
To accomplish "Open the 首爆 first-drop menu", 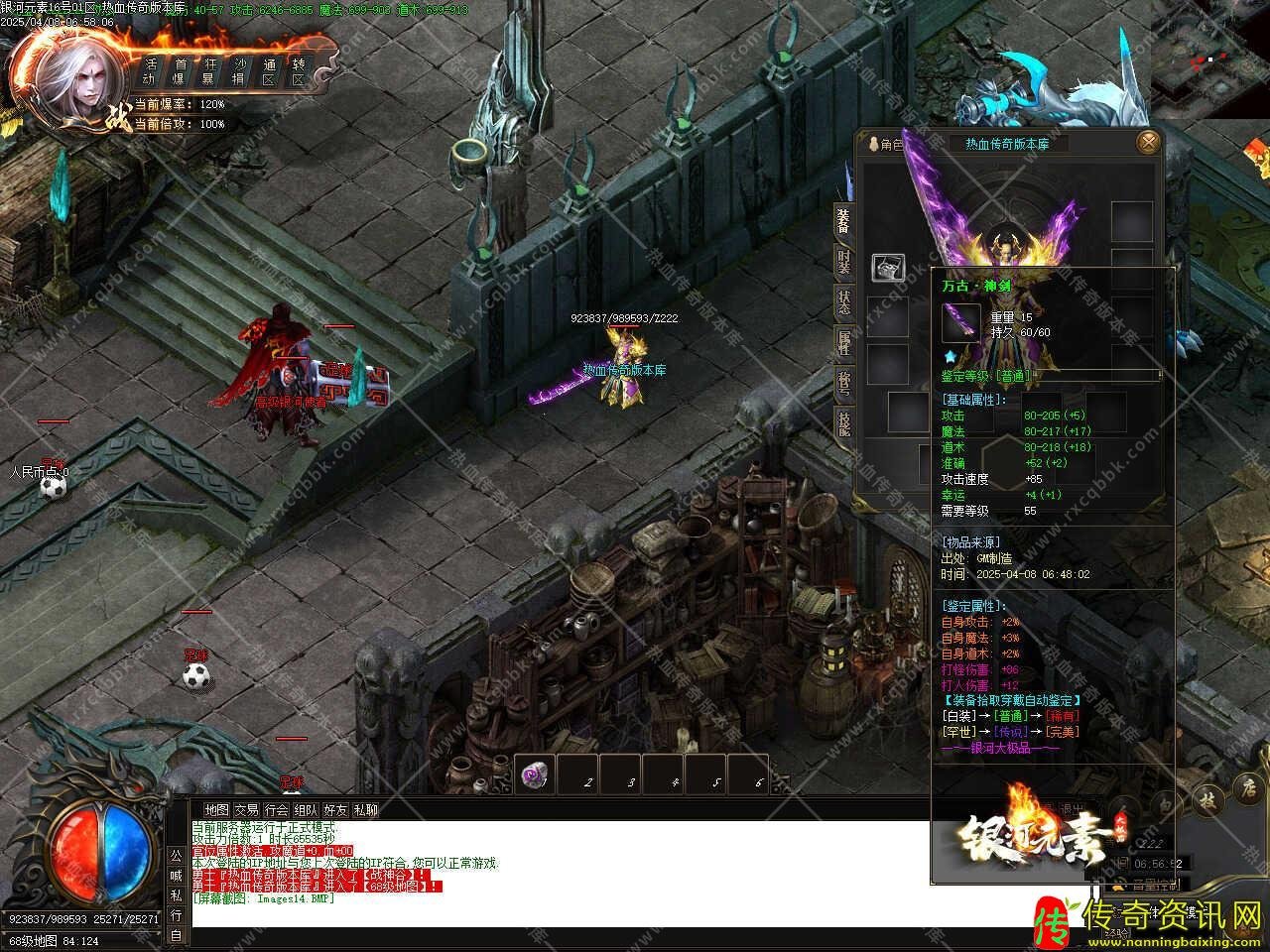I will click(x=181, y=70).
